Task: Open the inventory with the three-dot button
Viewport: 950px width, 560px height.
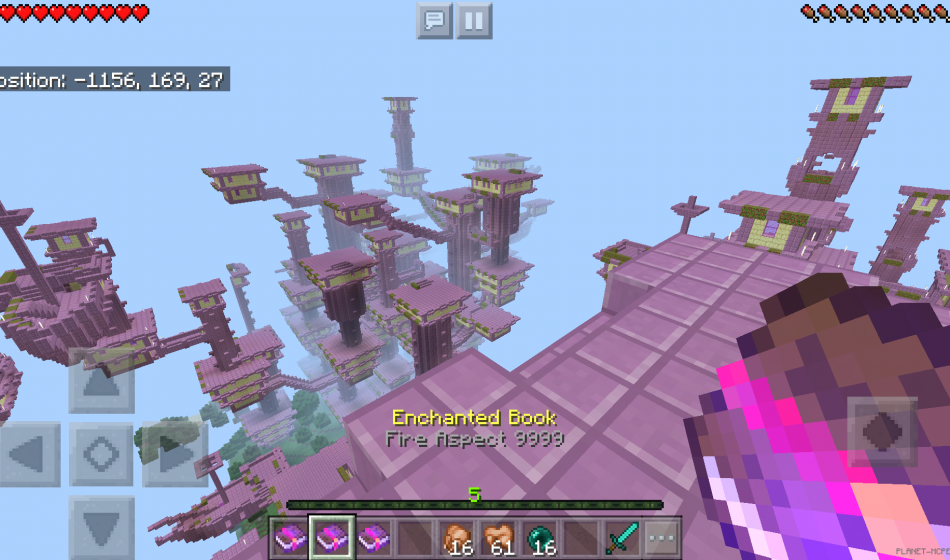Action: point(661,537)
